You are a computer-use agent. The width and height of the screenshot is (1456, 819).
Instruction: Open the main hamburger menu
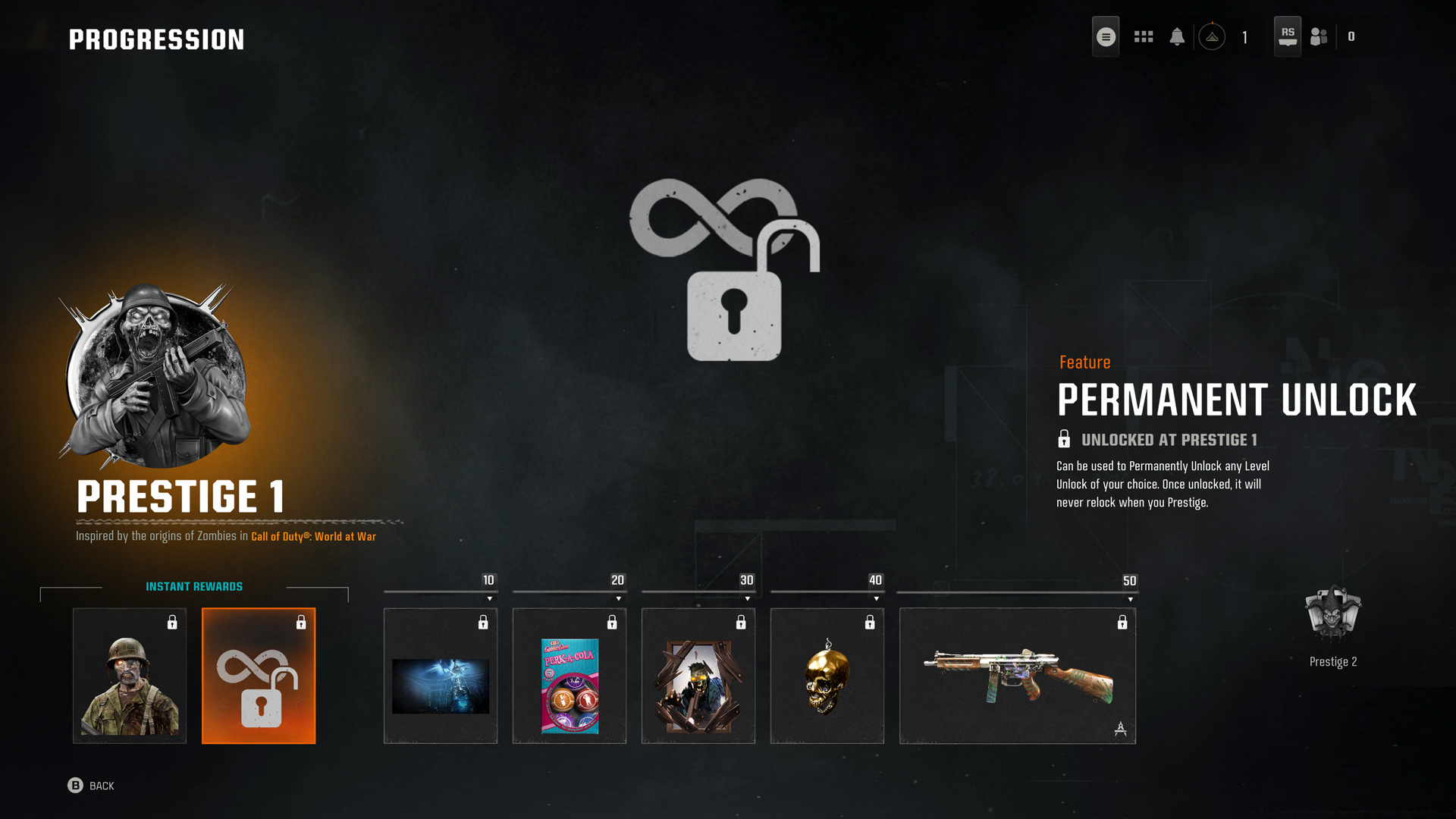point(1106,36)
